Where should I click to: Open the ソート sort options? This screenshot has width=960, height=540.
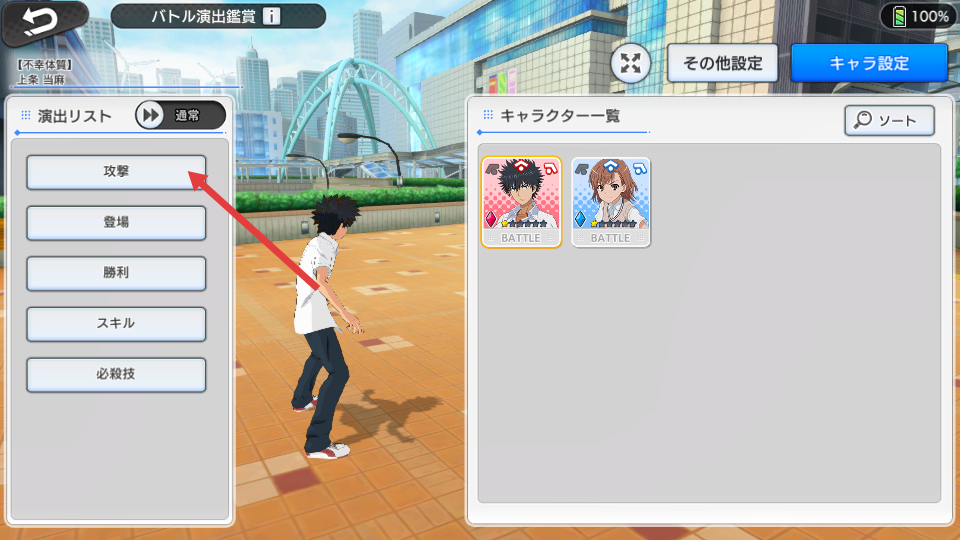pyautogui.click(x=889, y=121)
